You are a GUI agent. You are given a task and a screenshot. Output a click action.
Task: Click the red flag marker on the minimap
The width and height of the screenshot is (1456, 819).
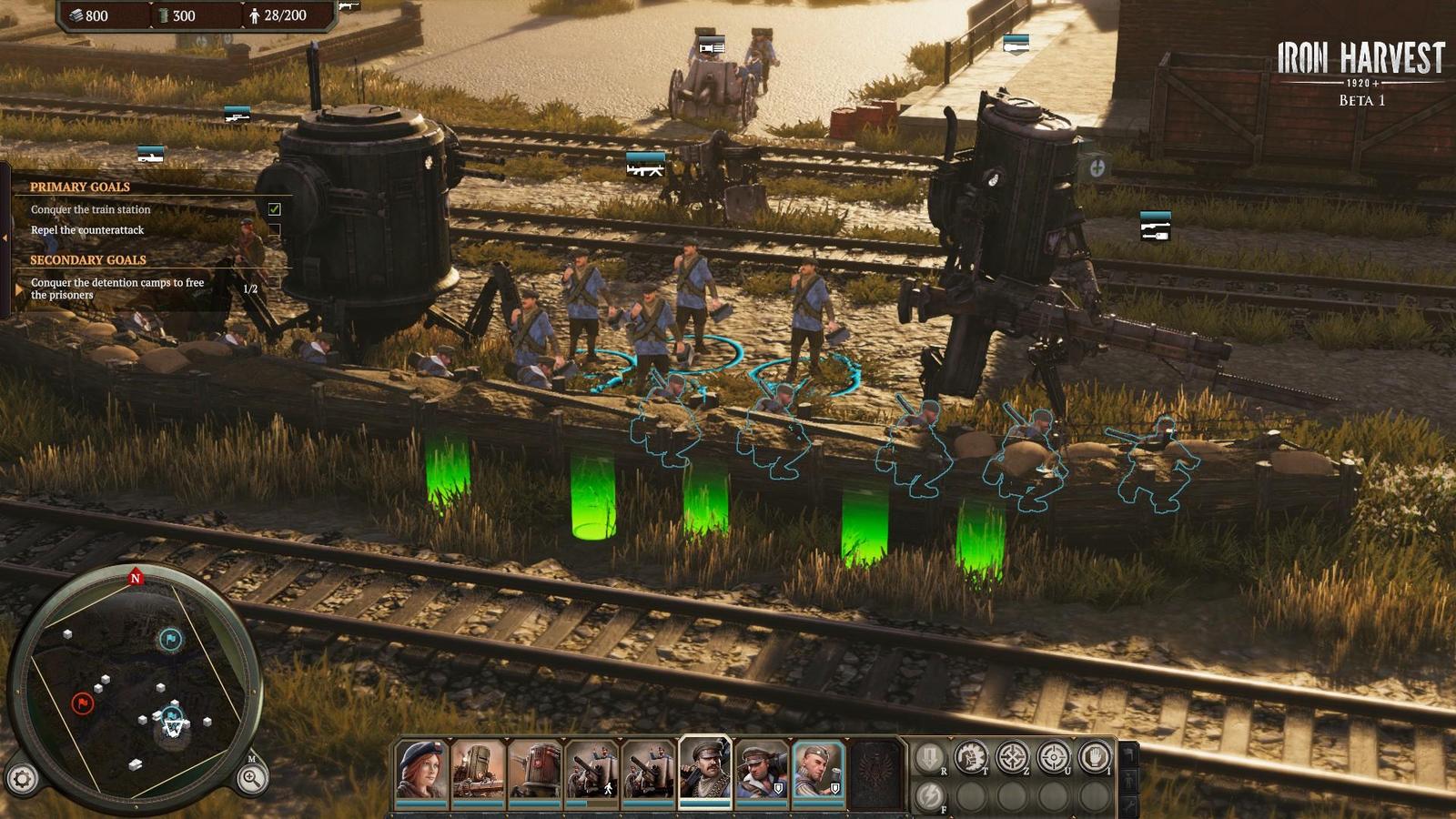(82, 703)
